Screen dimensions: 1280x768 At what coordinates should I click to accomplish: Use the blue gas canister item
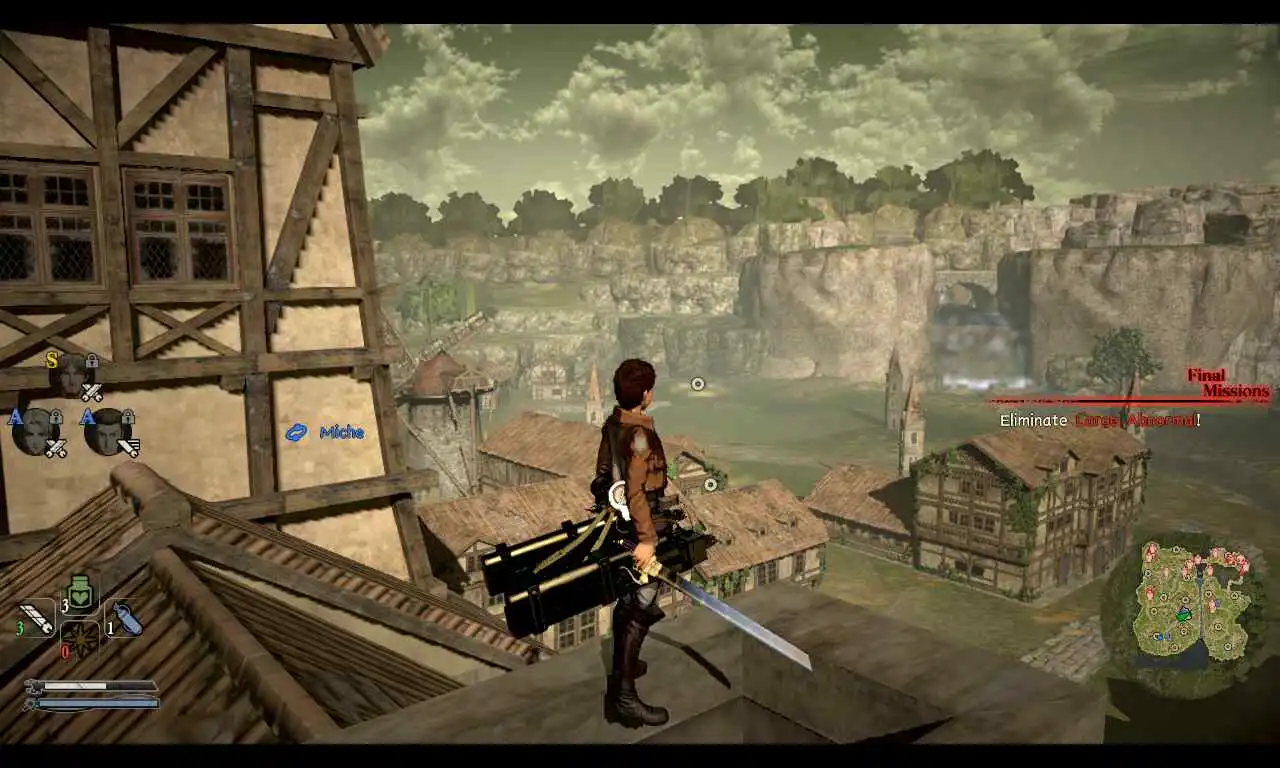point(125,619)
